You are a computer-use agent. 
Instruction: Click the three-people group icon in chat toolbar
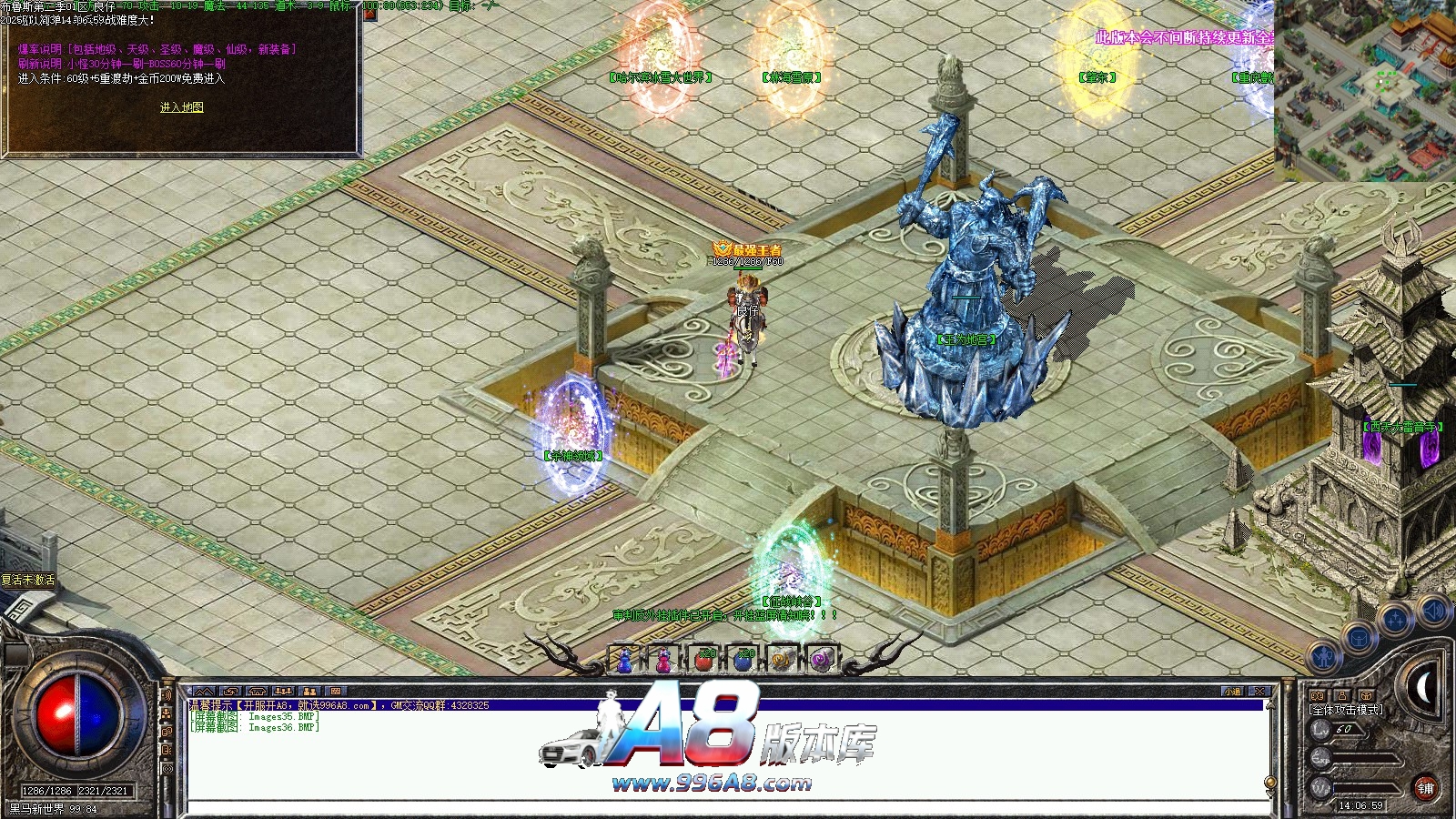[284, 692]
